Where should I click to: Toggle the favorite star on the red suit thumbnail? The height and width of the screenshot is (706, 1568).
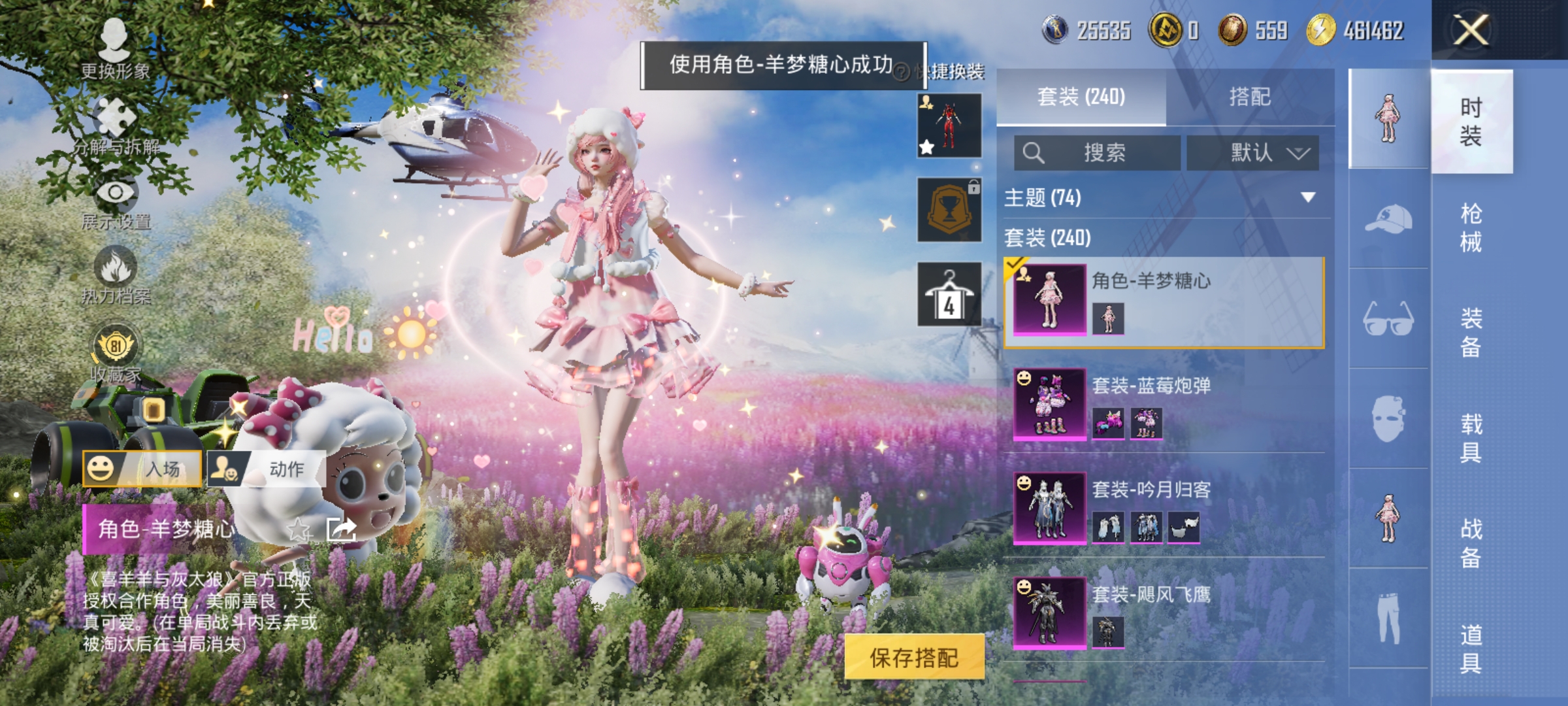click(x=925, y=147)
